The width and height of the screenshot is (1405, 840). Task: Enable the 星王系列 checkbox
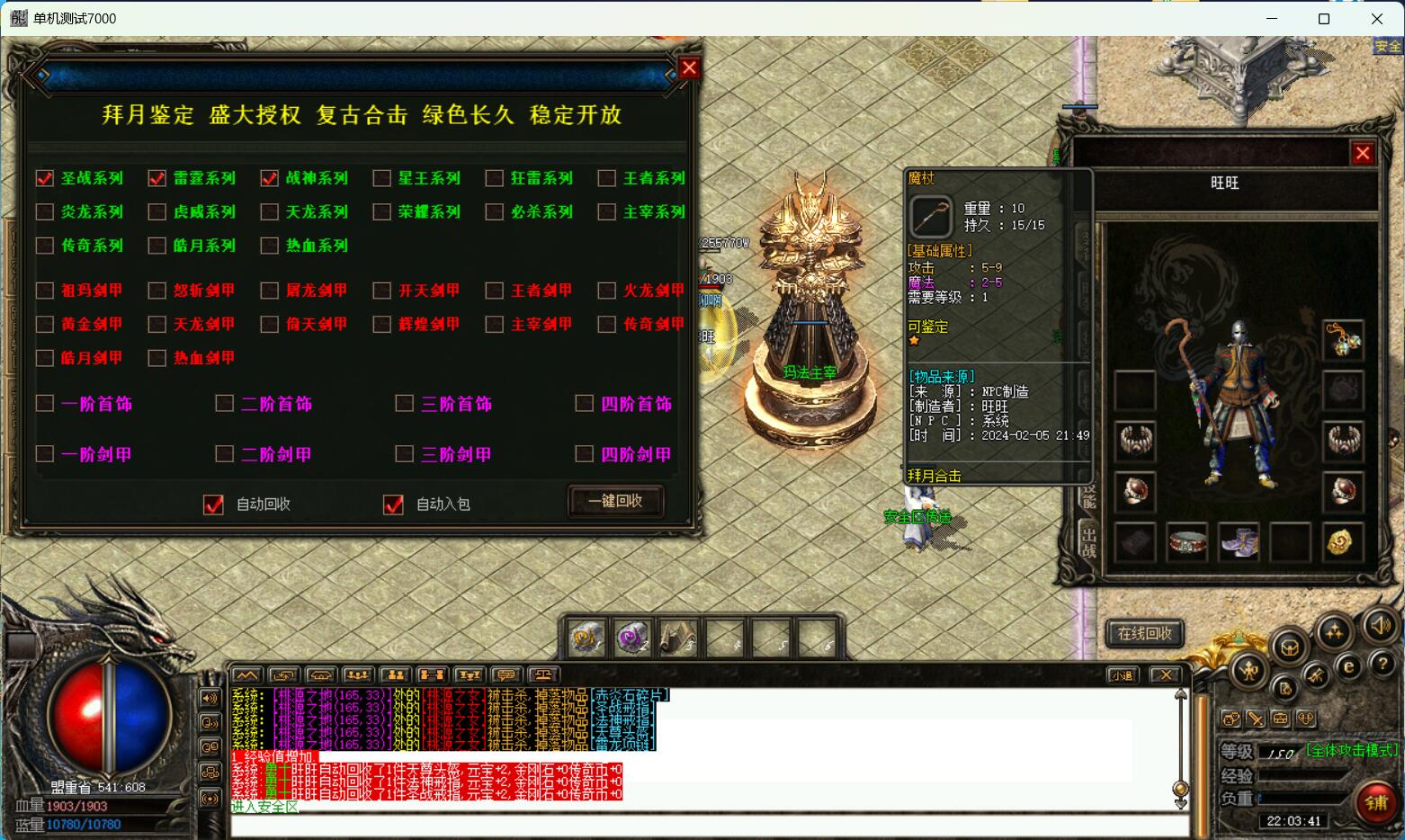coord(382,178)
